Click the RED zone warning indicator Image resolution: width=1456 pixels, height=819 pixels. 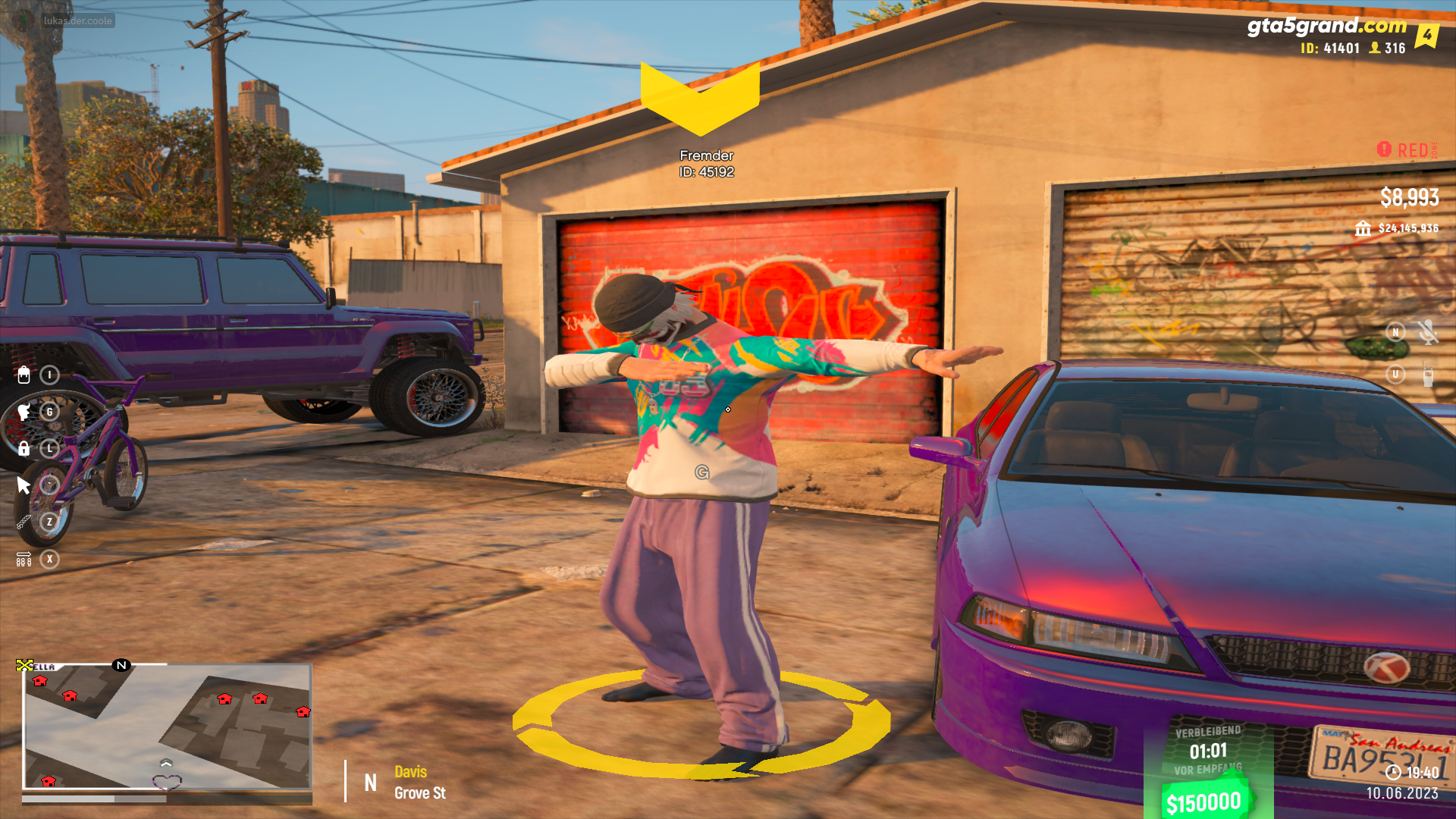coord(1407,150)
